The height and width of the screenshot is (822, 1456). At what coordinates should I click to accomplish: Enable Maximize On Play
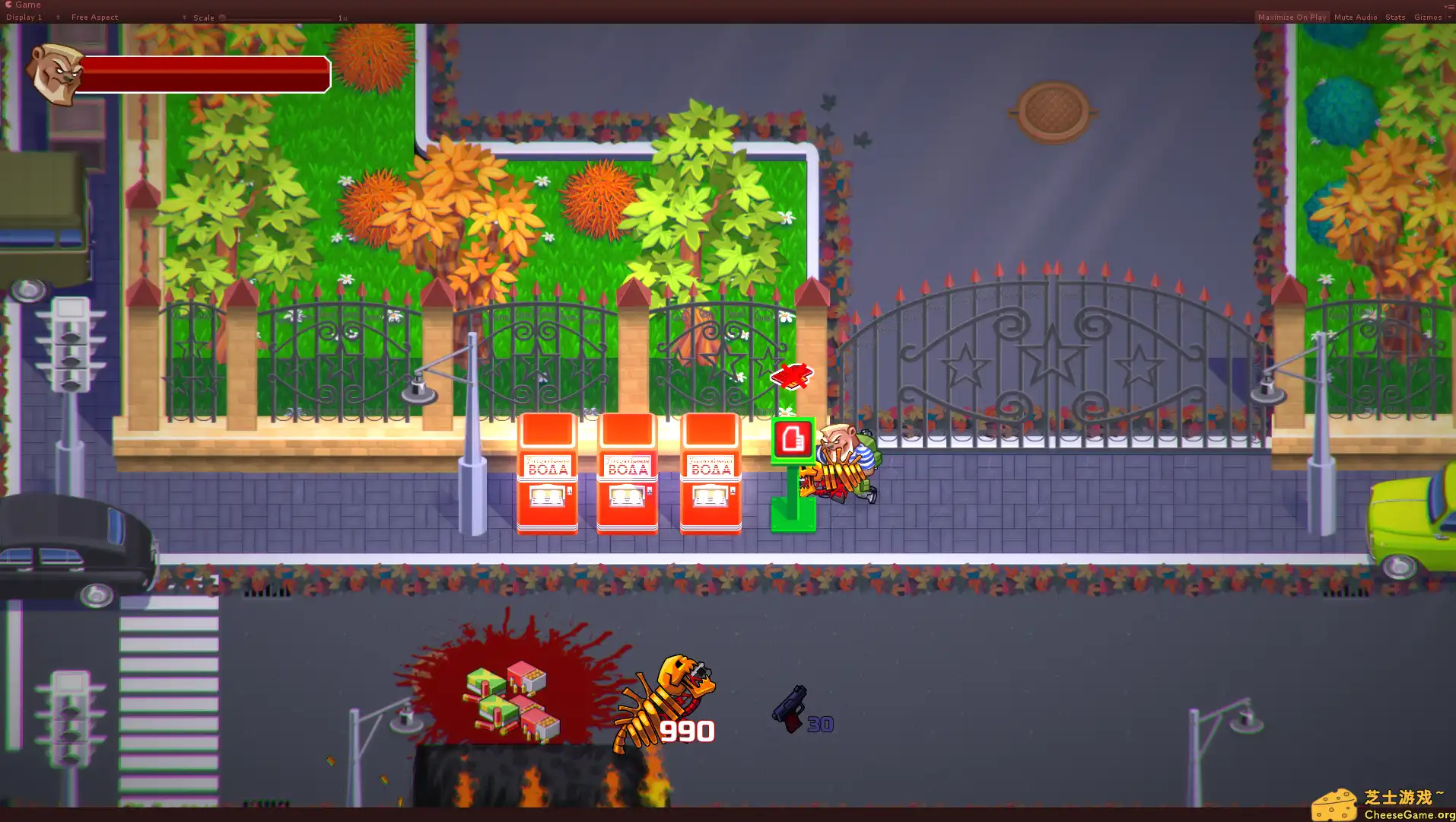point(1291,17)
